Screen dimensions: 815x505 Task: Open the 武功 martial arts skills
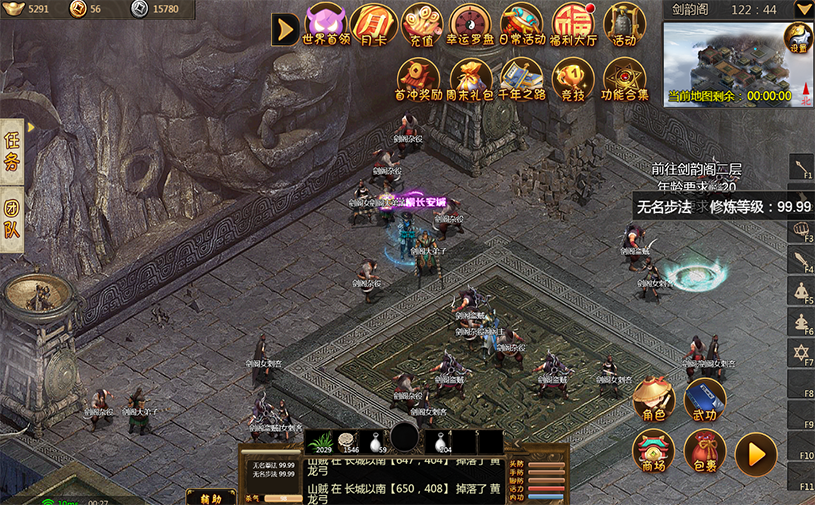tap(705, 398)
